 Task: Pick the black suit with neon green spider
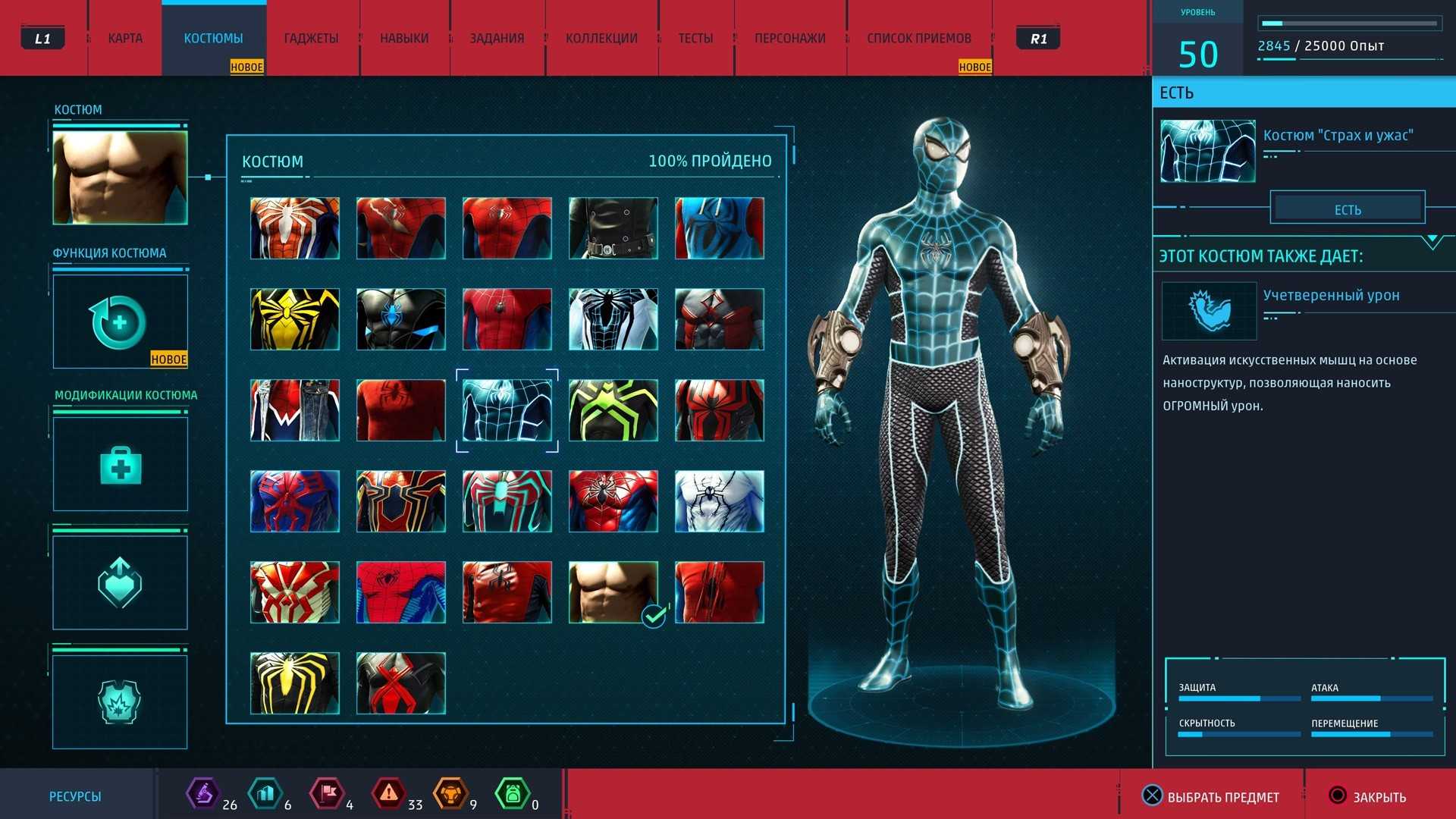coord(613,410)
